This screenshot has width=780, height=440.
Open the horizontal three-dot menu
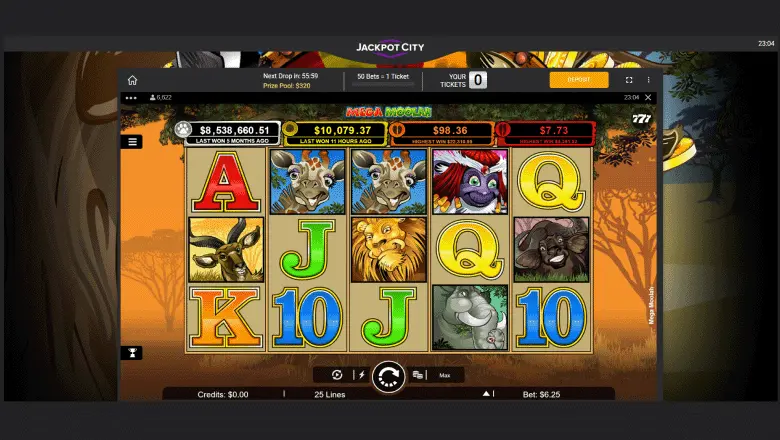127,97
